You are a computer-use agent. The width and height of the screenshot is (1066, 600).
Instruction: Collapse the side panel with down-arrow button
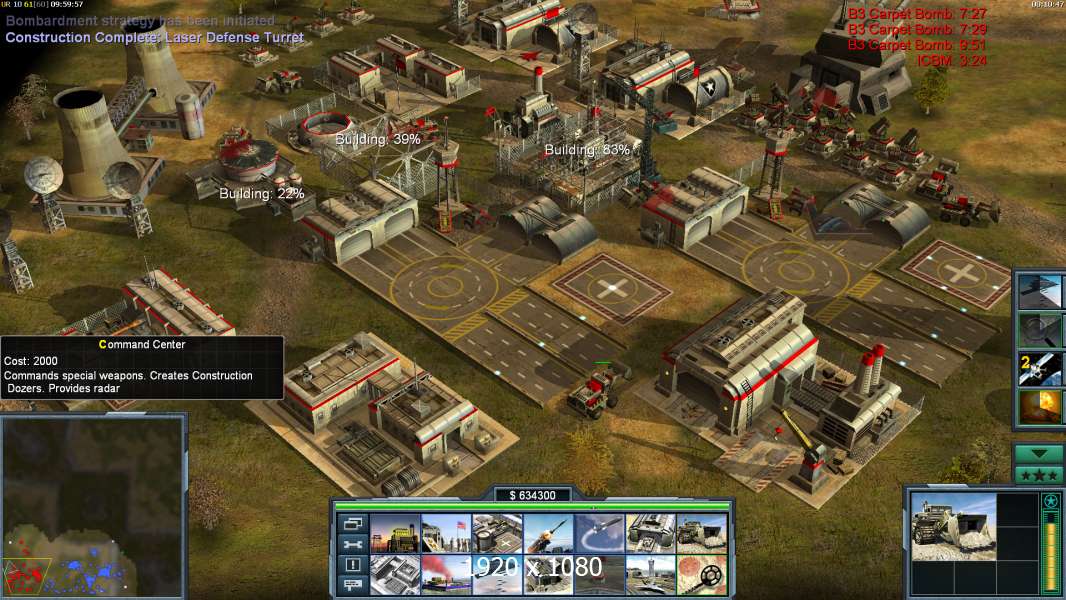[1039, 454]
